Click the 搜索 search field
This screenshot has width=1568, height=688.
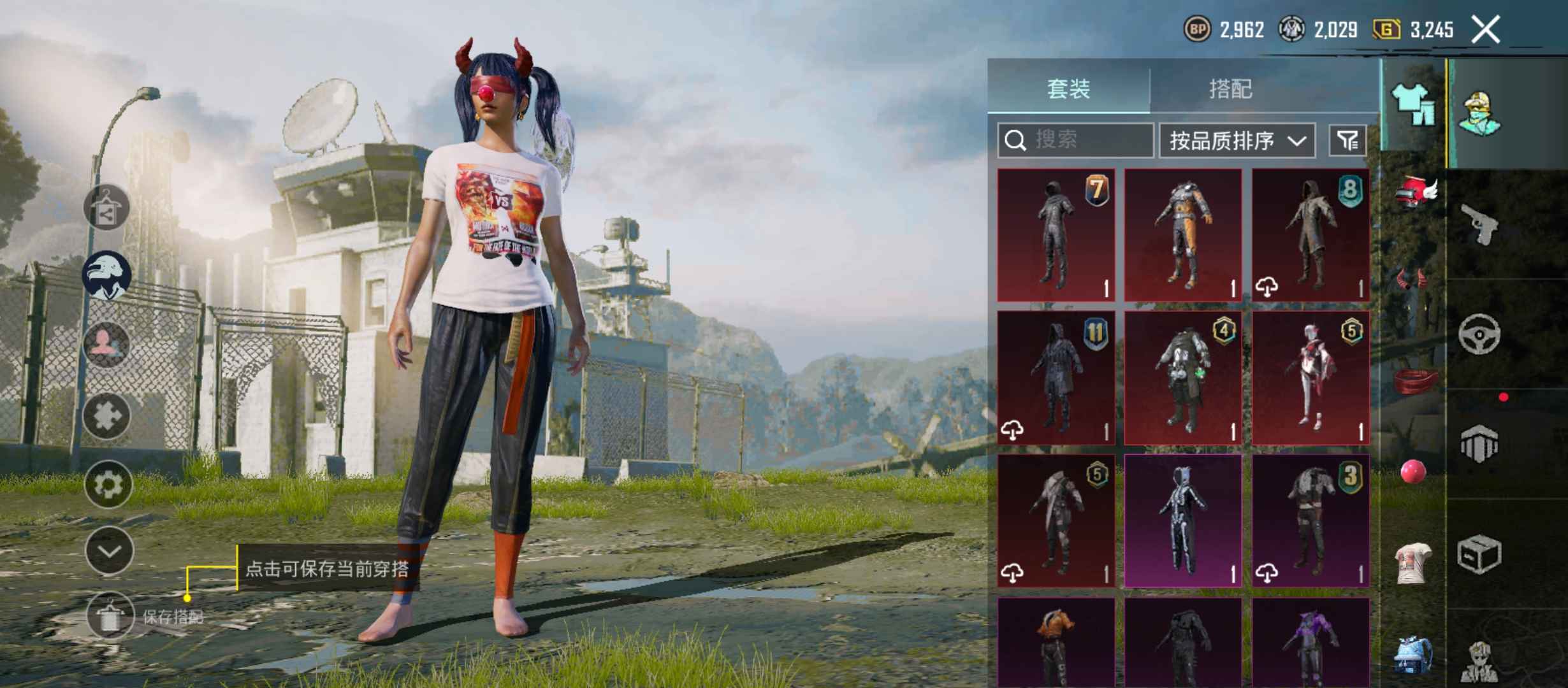tap(1076, 140)
